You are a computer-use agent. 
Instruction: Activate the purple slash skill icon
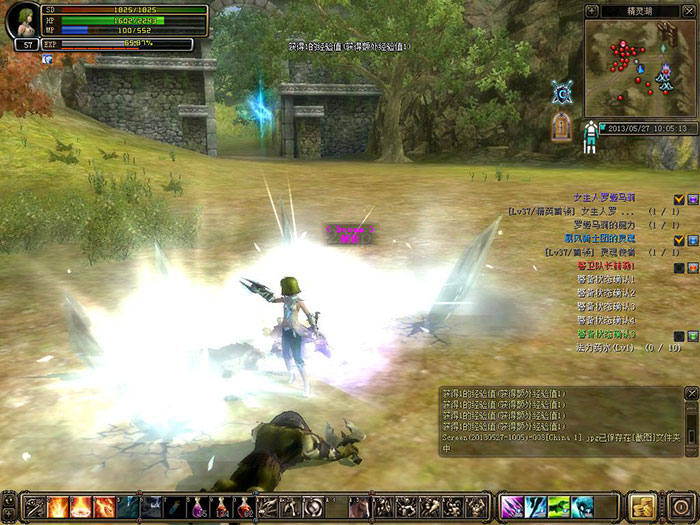pos(511,506)
